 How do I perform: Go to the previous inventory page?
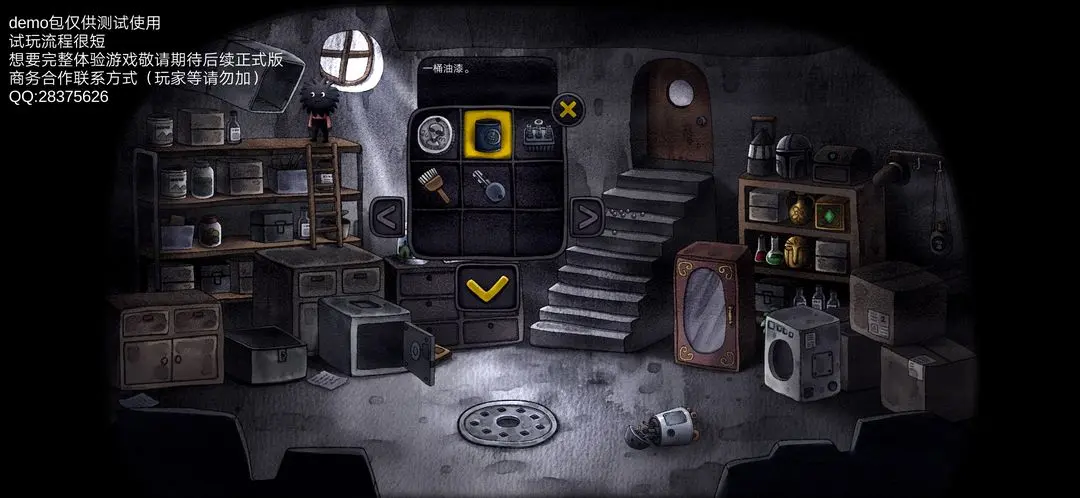[385, 214]
